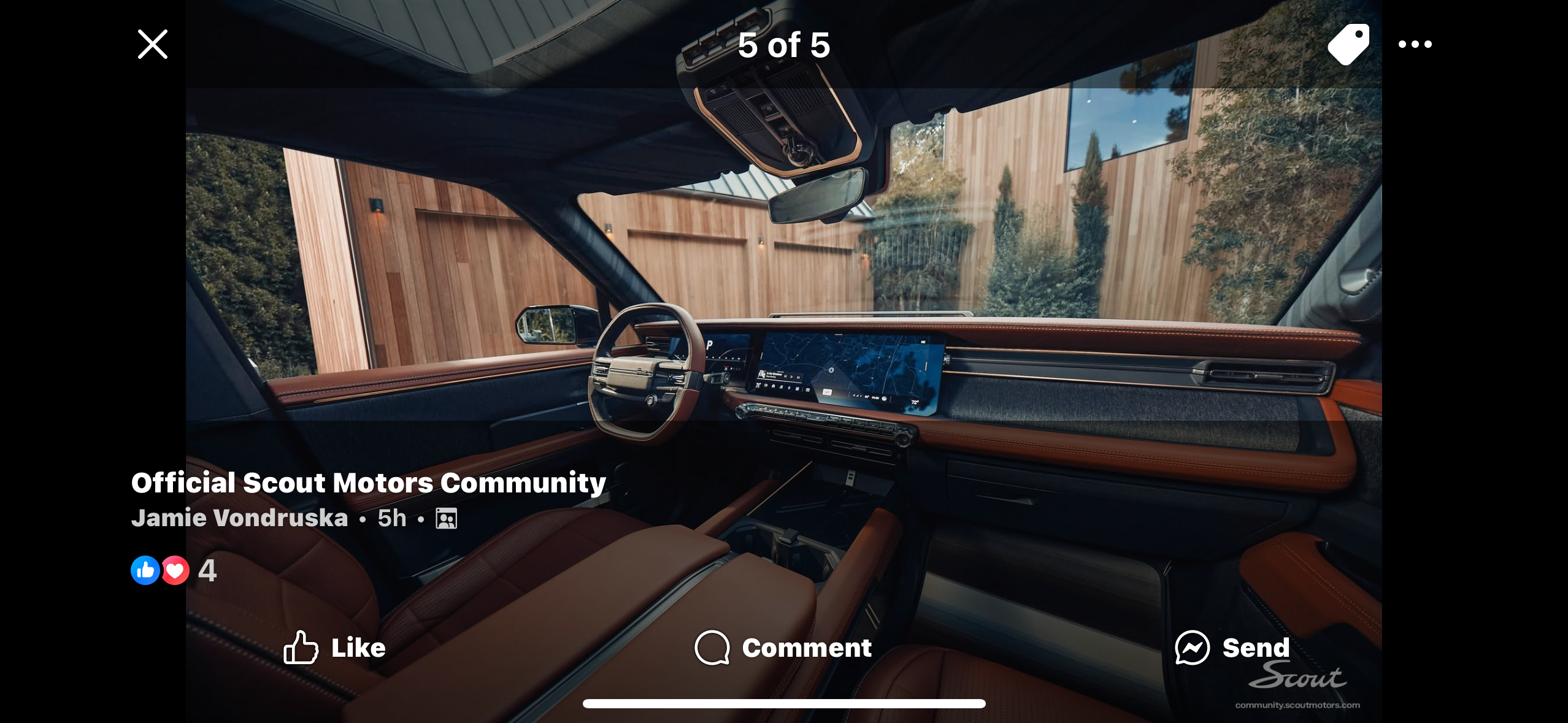View Jamie Vondruska's profile

click(240, 518)
